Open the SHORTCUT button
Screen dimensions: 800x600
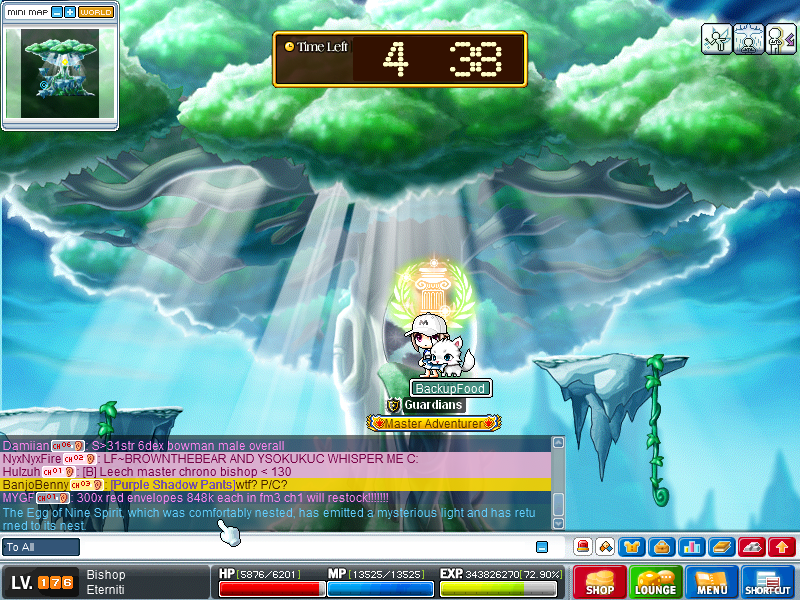point(768,582)
